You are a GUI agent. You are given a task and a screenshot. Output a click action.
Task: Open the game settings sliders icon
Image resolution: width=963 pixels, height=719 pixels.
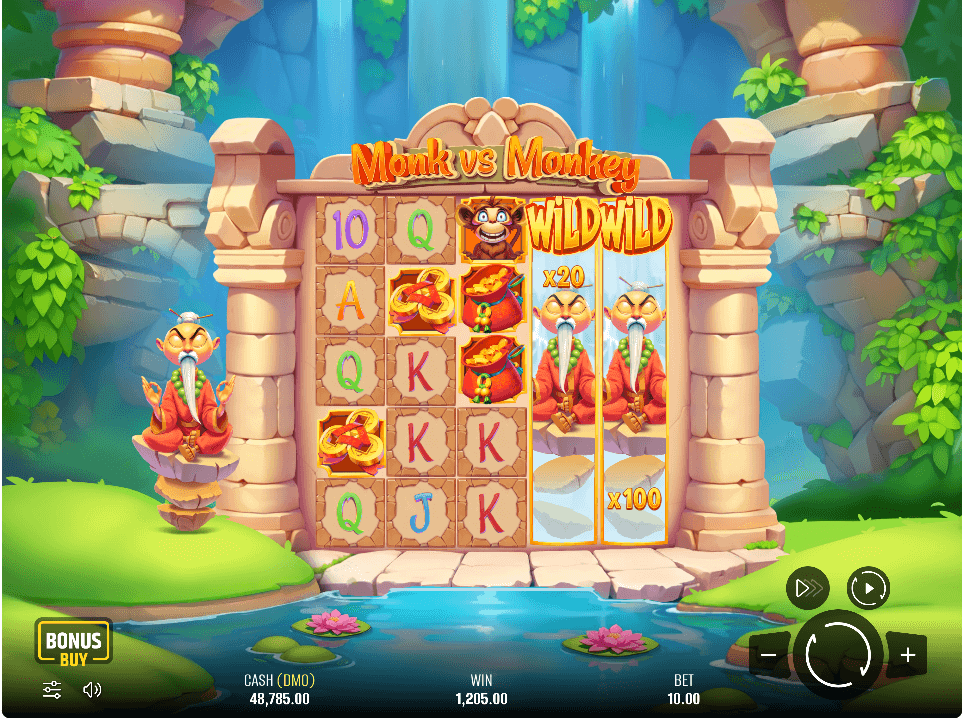[x=52, y=689]
